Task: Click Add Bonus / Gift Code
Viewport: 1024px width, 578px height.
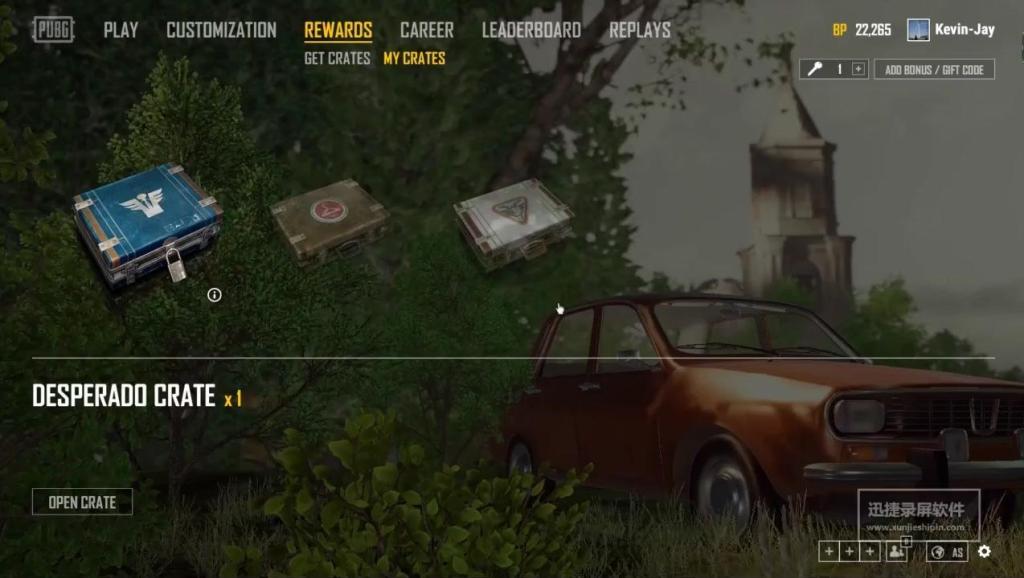Action: [x=934, y=69]
